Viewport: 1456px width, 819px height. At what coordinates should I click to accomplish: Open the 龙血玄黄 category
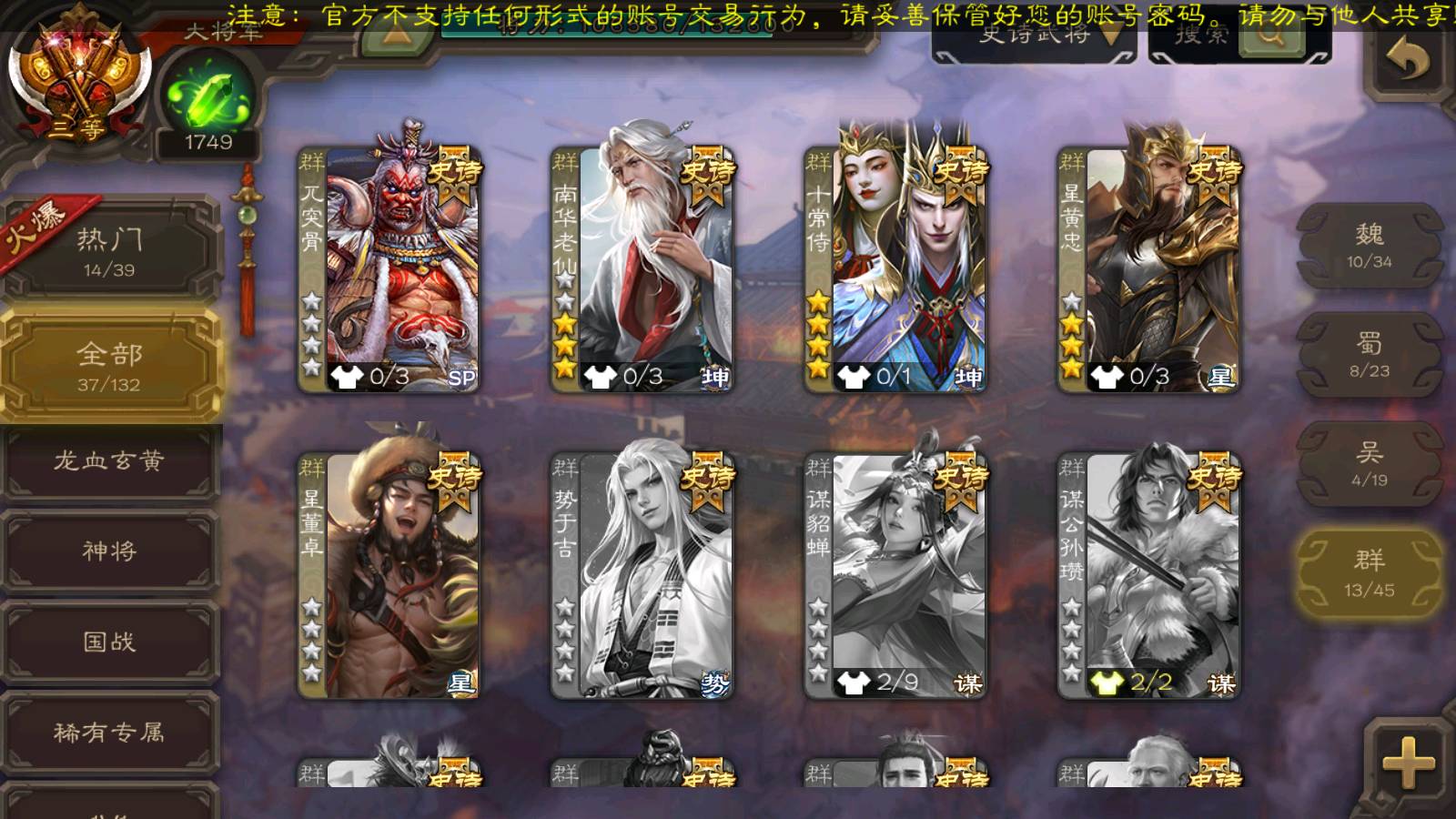(x=109, y=461)
